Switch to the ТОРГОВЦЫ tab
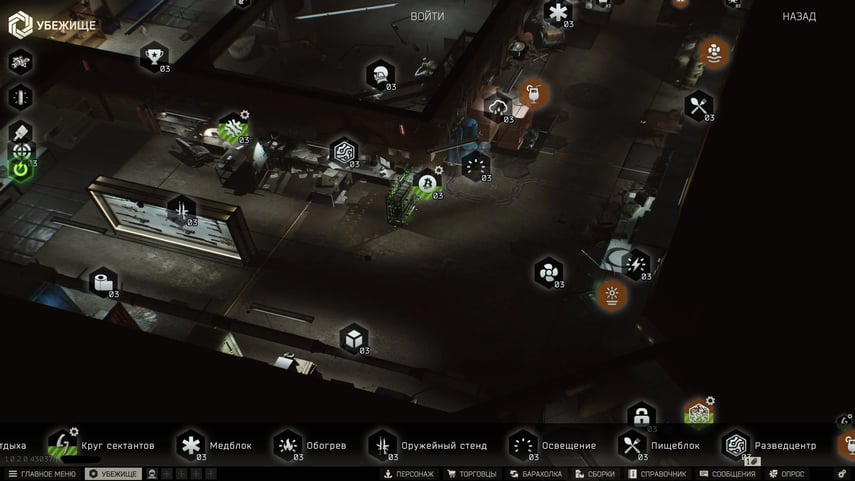Screen dimensions: 855x481 click(x=471, y=473)
